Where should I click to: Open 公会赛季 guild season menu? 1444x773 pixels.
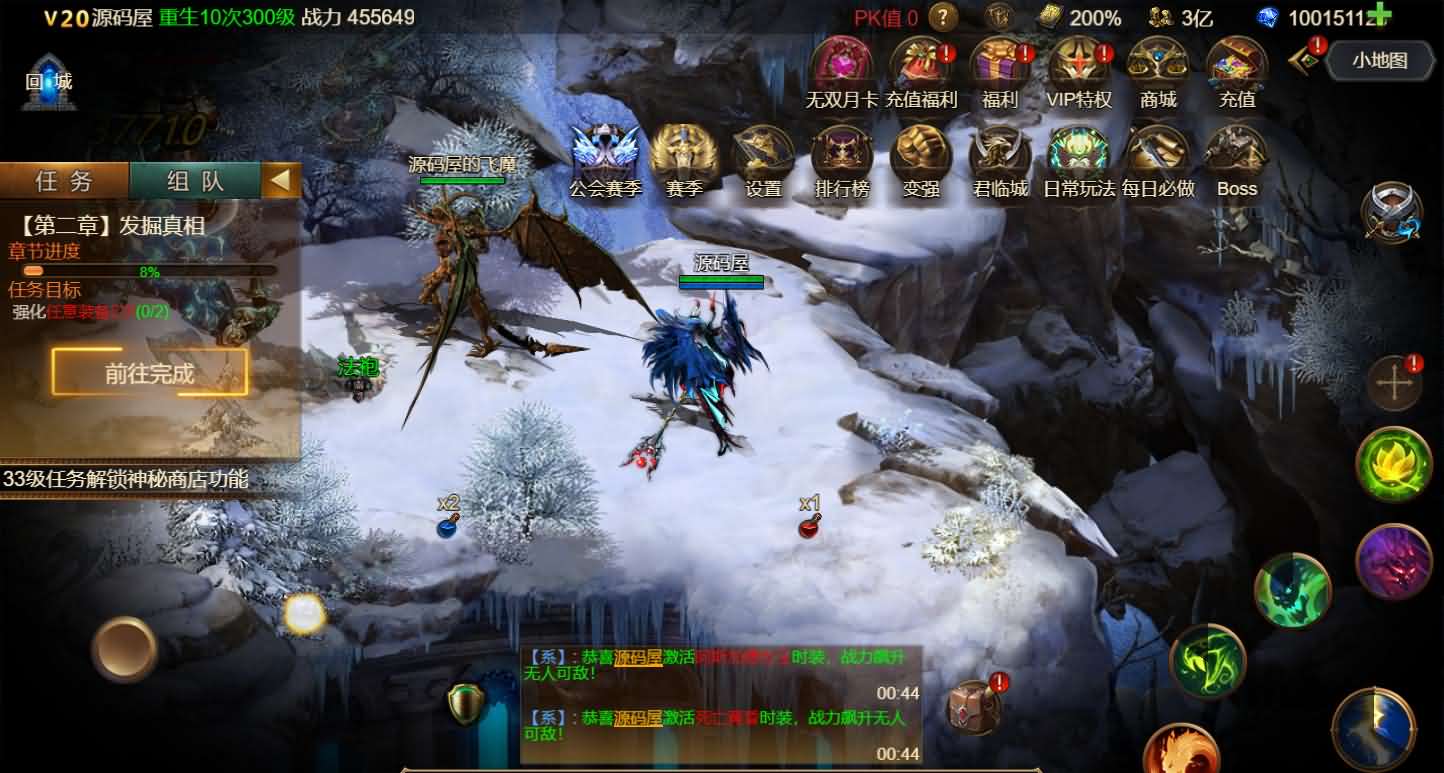pos(606,156)
